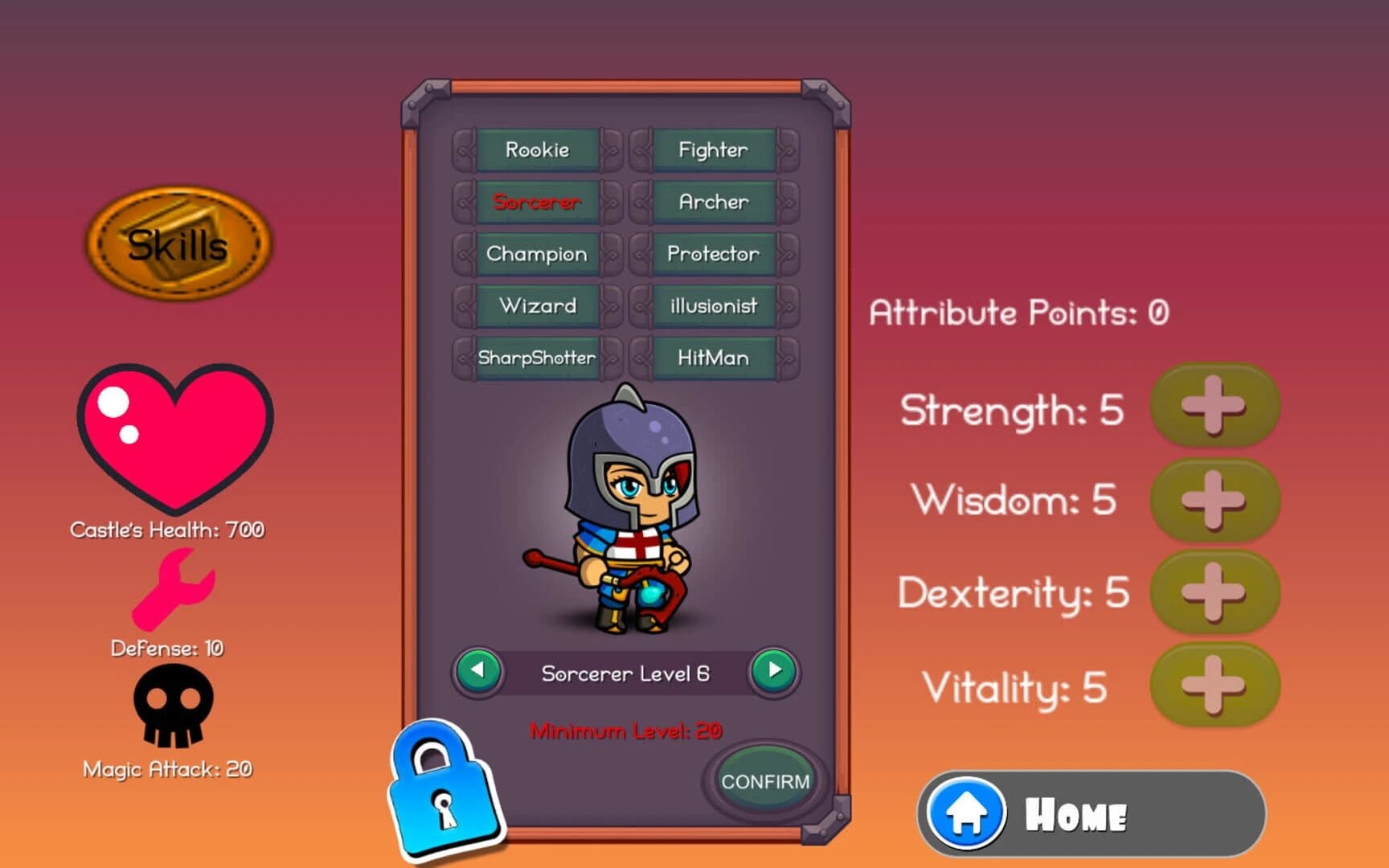
Task: Click the home icon on the Home button
Action: (x=969, y=813)
